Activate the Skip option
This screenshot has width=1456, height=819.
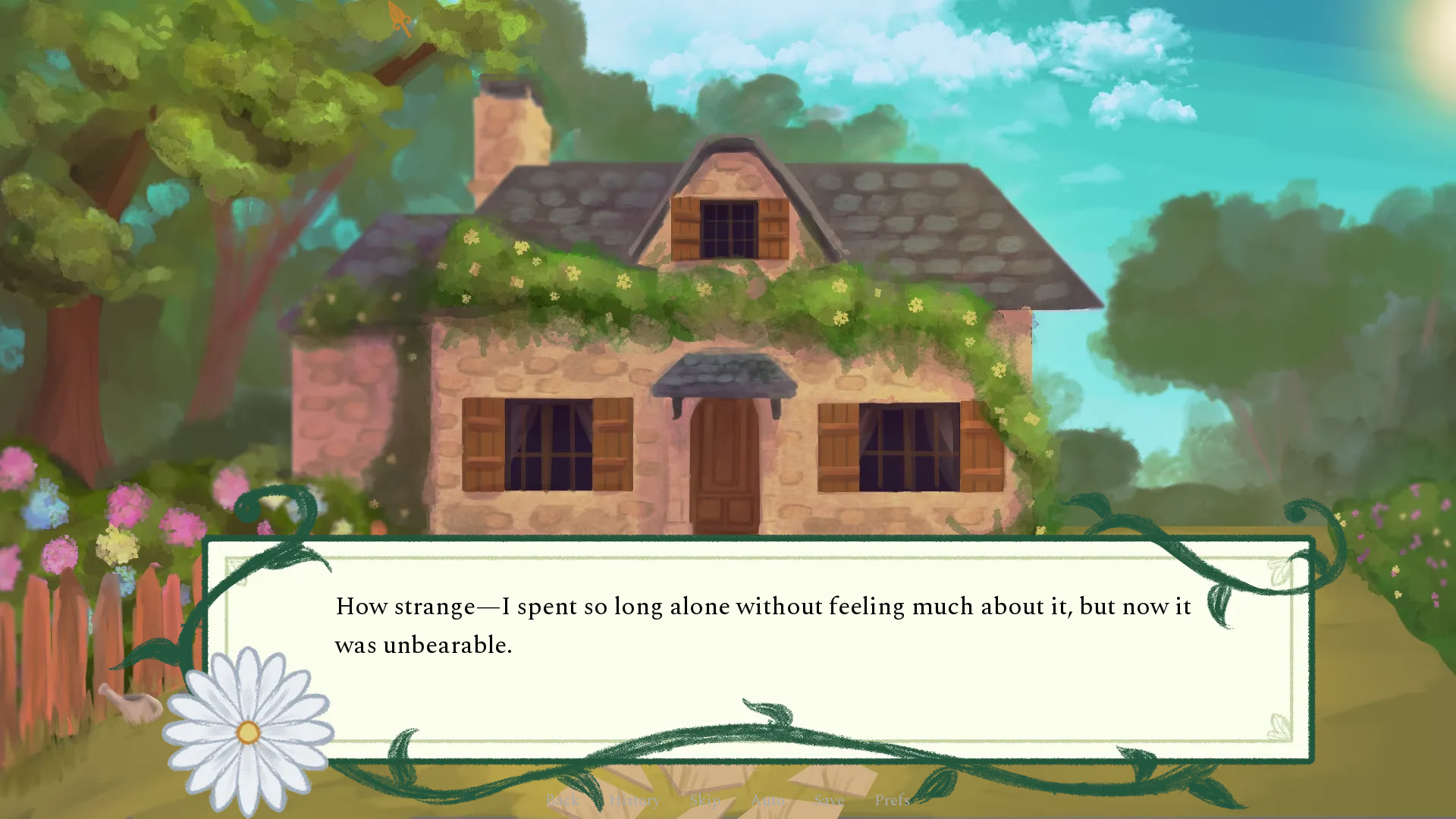tap(704, 800)
